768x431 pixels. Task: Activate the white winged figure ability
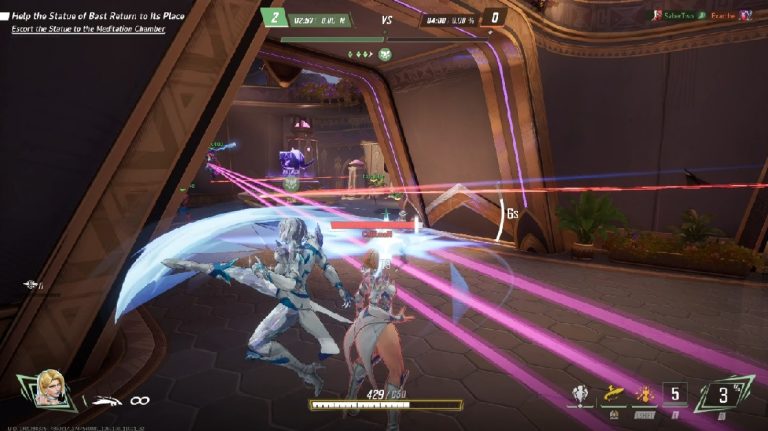(x=579, y=396)
